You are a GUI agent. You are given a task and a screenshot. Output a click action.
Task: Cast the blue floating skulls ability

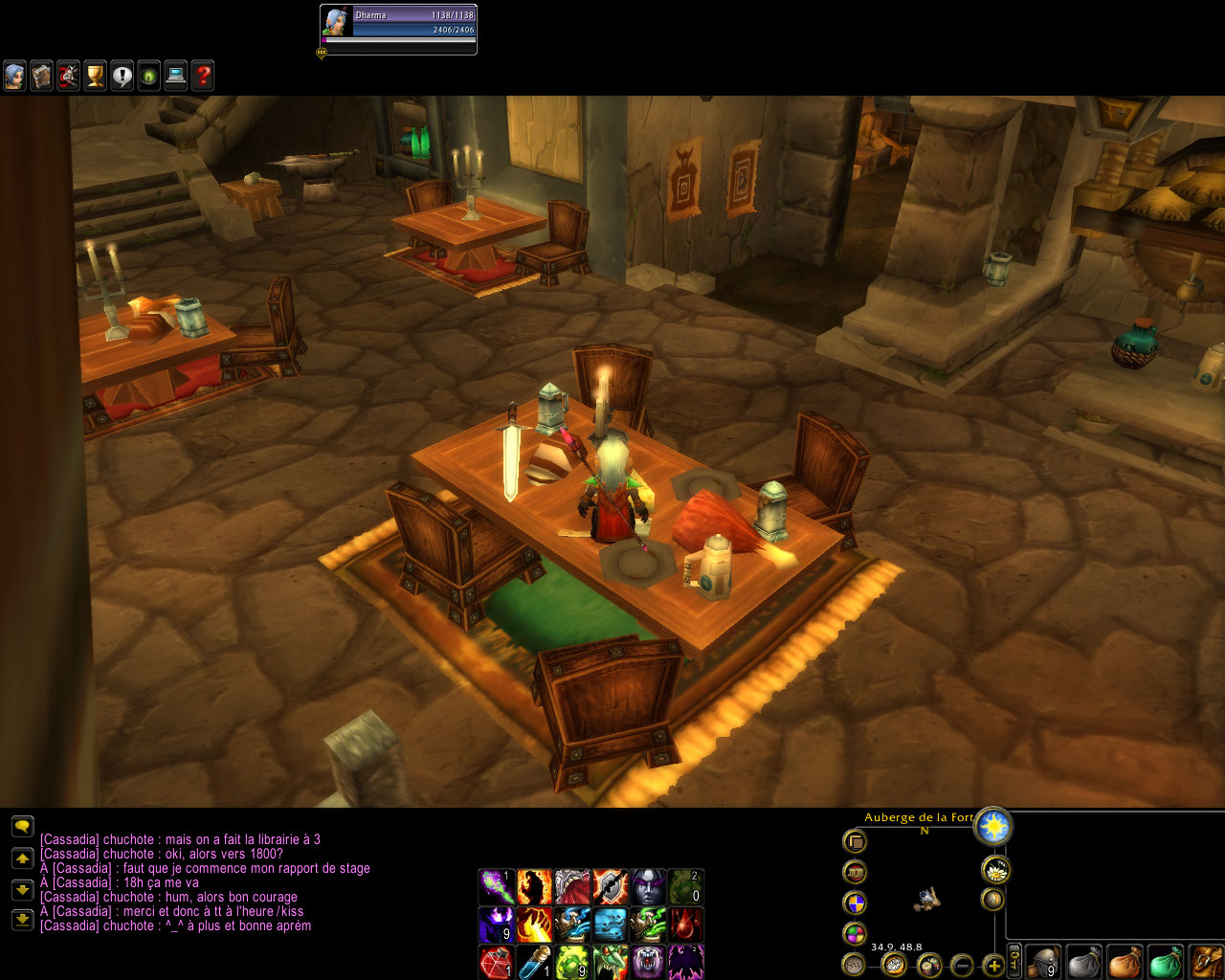(610, 924)
